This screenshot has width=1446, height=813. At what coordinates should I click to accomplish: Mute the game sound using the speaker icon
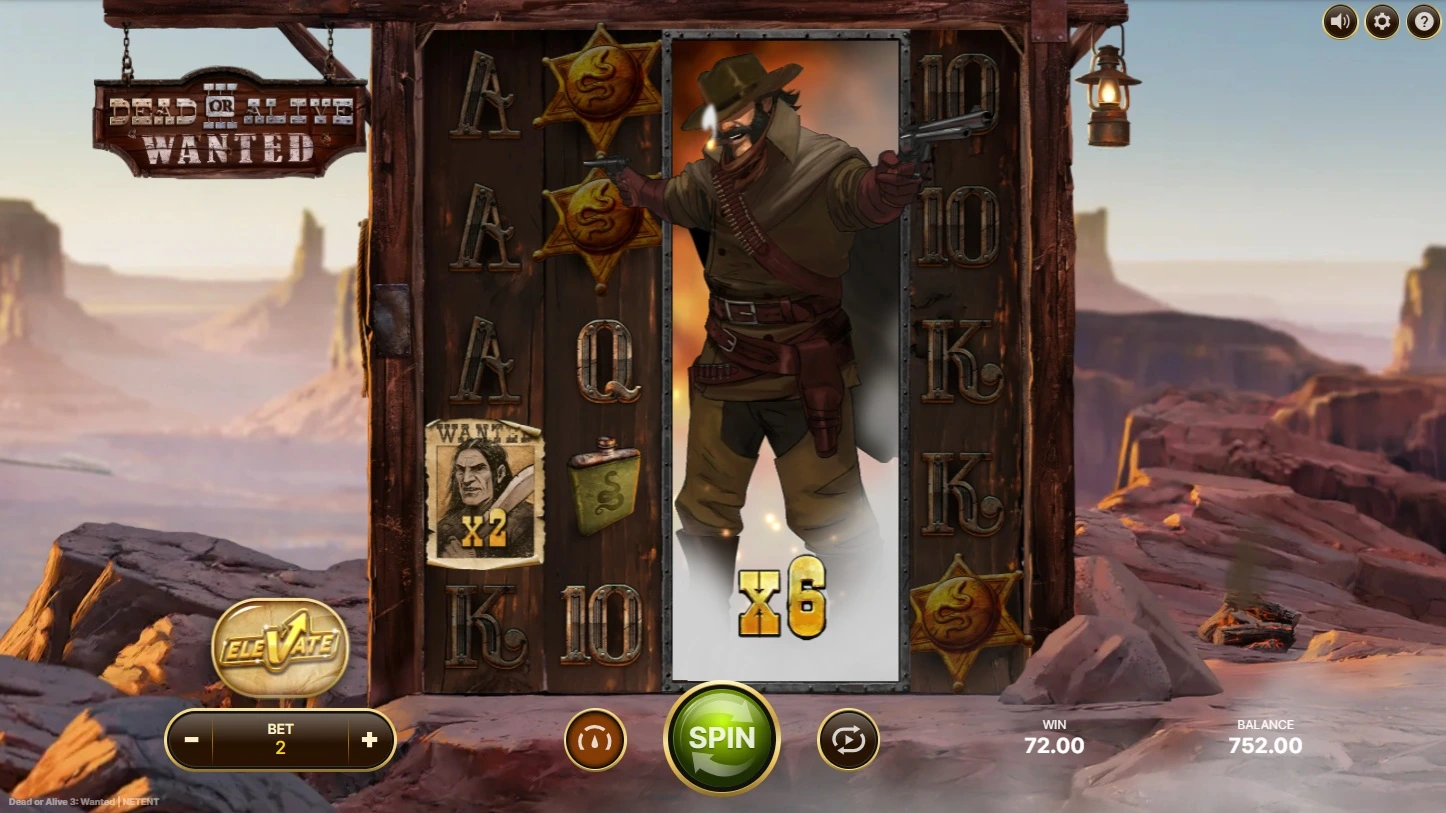(x=1340, y=21)
